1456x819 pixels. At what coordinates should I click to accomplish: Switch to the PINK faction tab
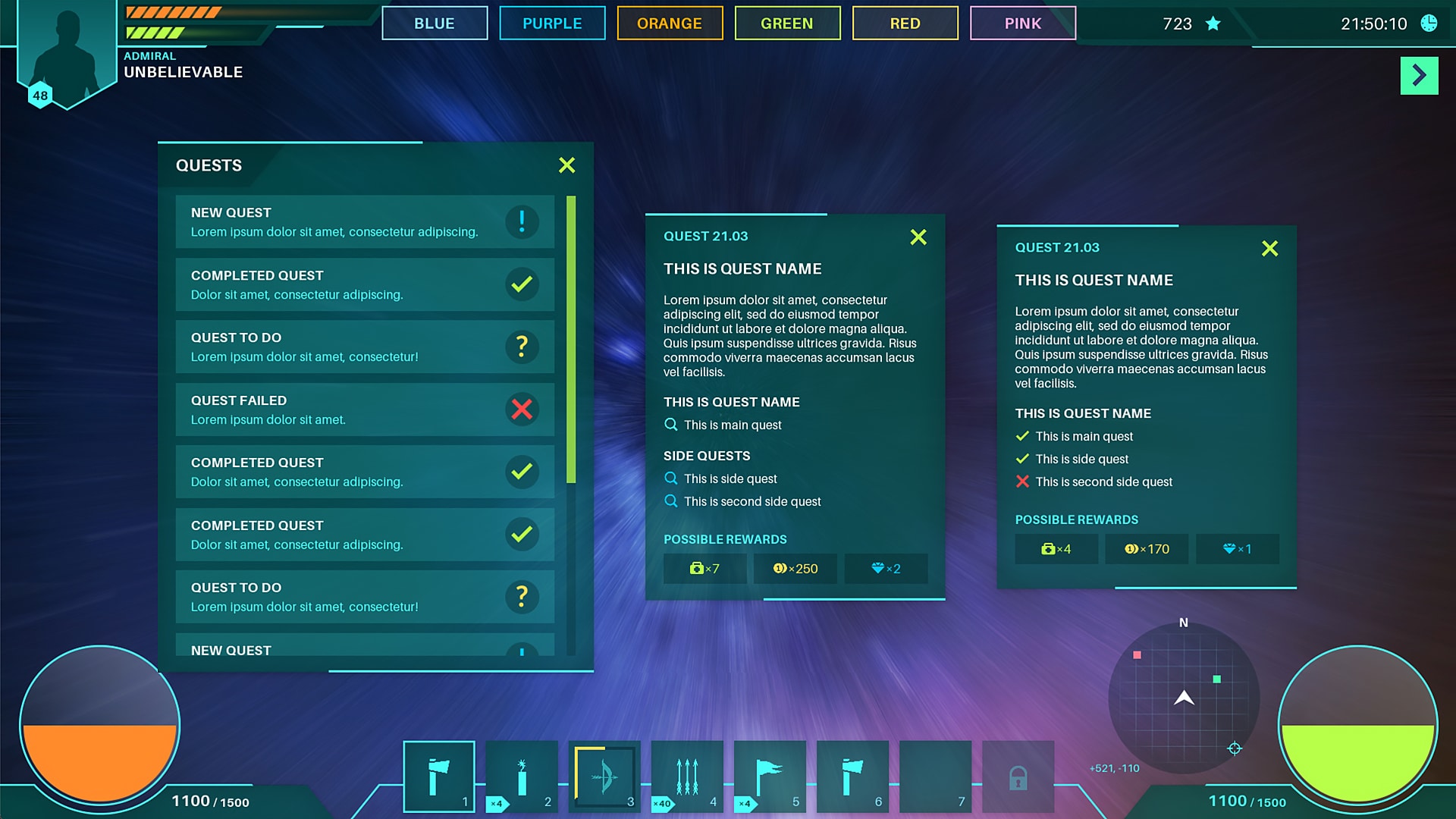(x=1022, y=24)
